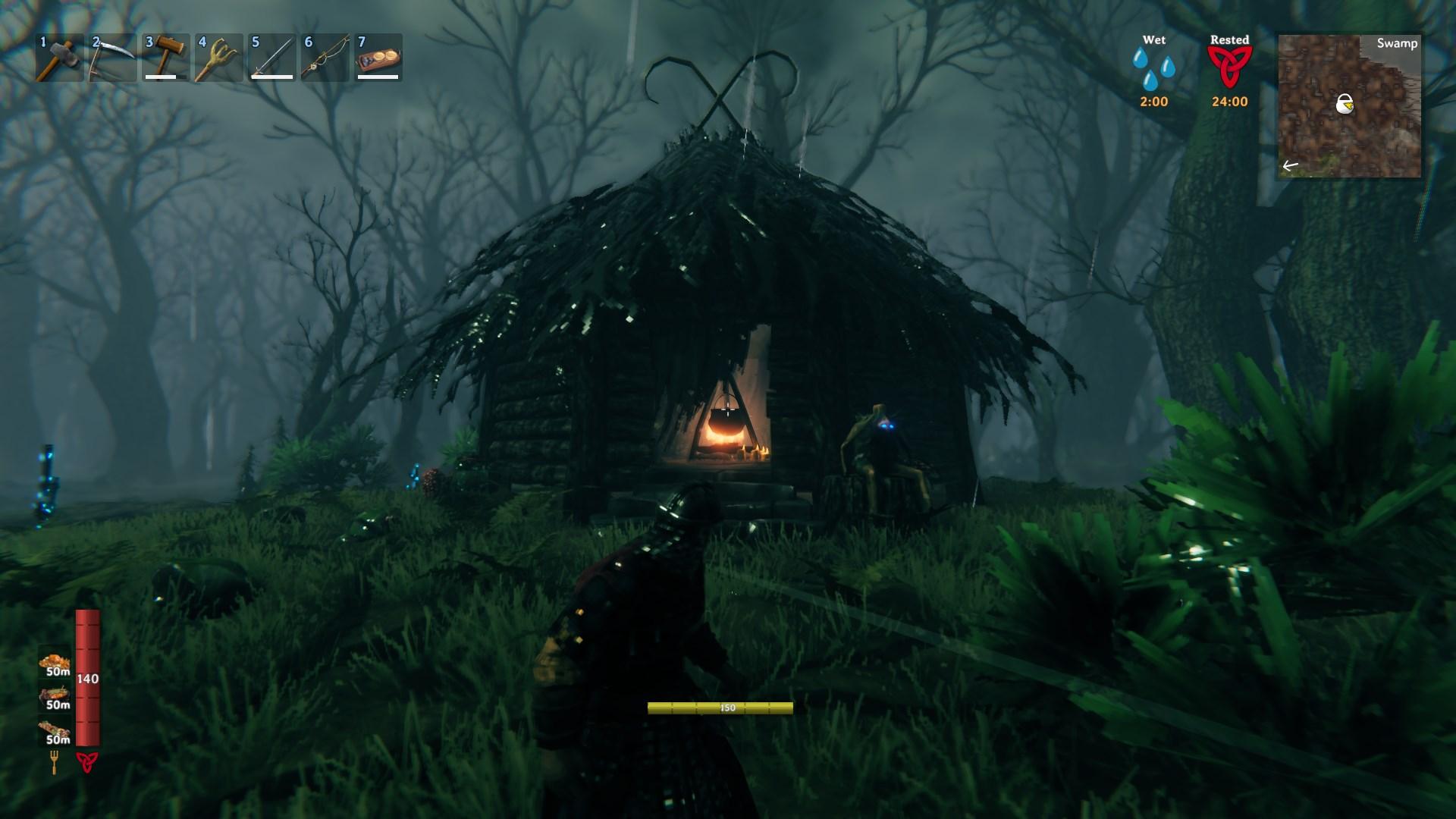Click the red triquetra below the health bar
Screen dimensions: 1456x819
(87, 762)
